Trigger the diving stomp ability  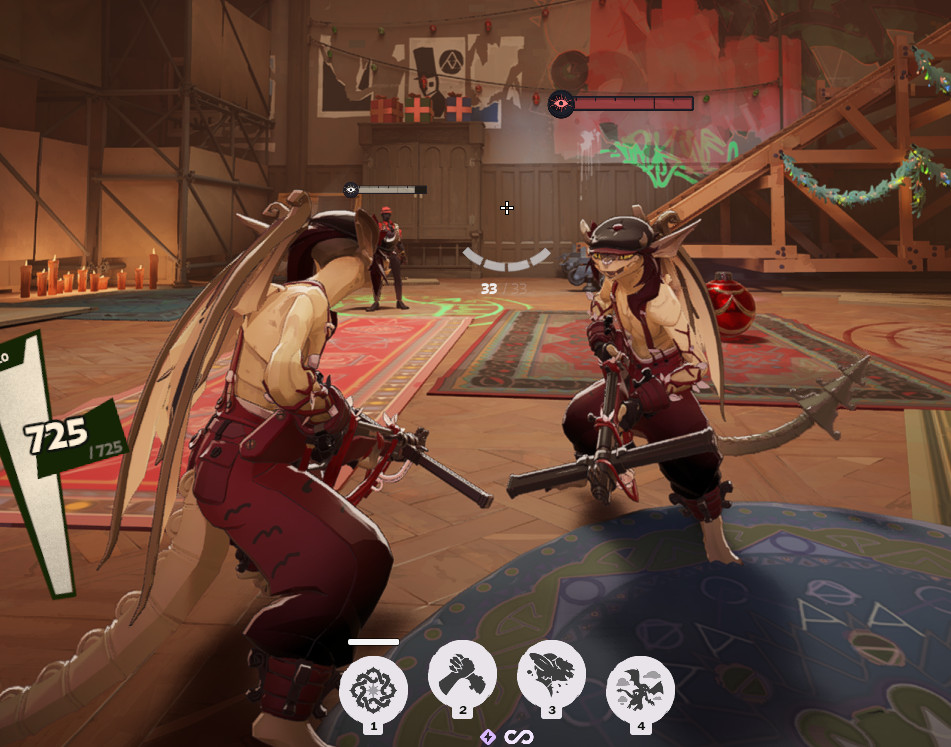[x=551, y=673]
